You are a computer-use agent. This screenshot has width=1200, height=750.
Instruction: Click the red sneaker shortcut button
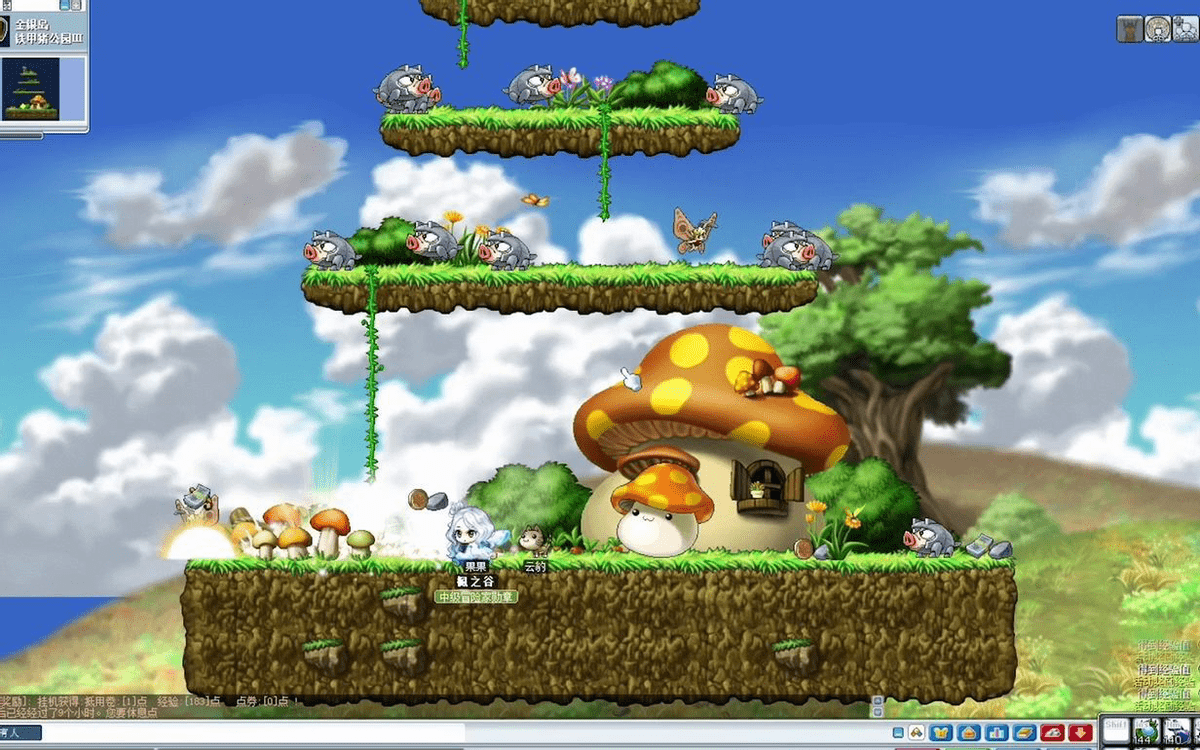pos(1052,733)
